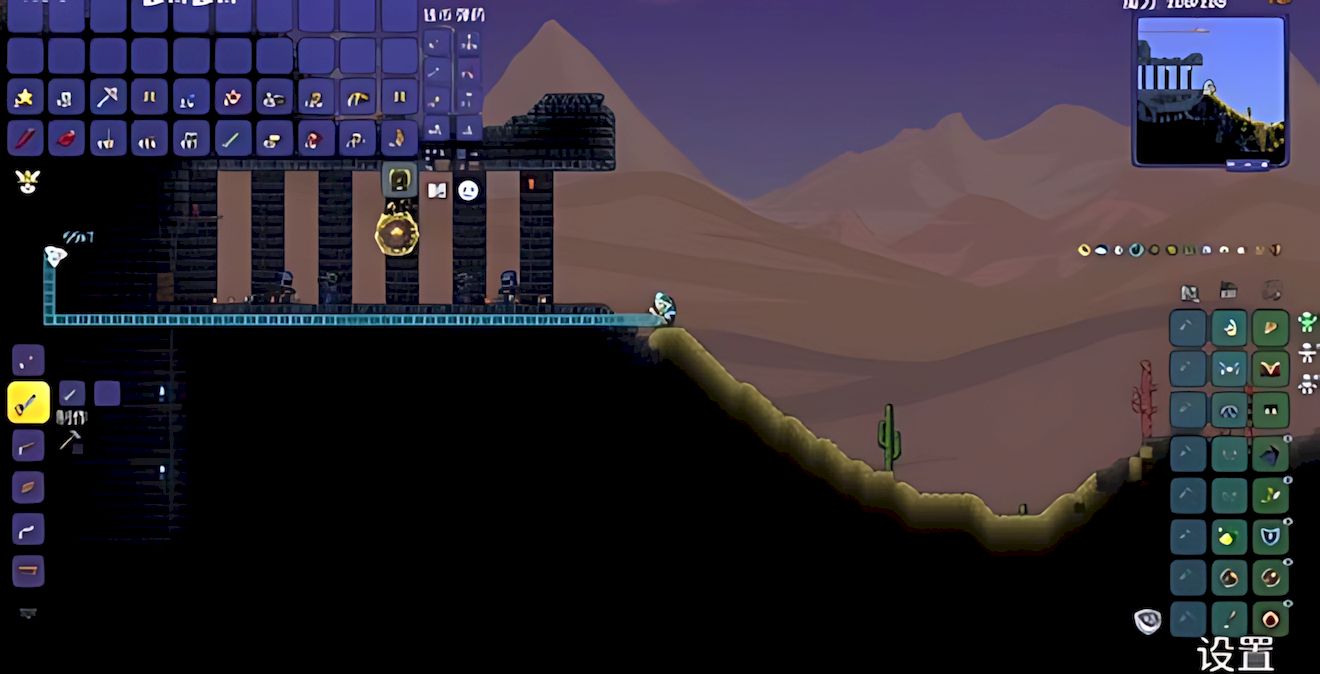
Task: Toggle the eye defense icon by equipment
Action: pos(1147,621)
